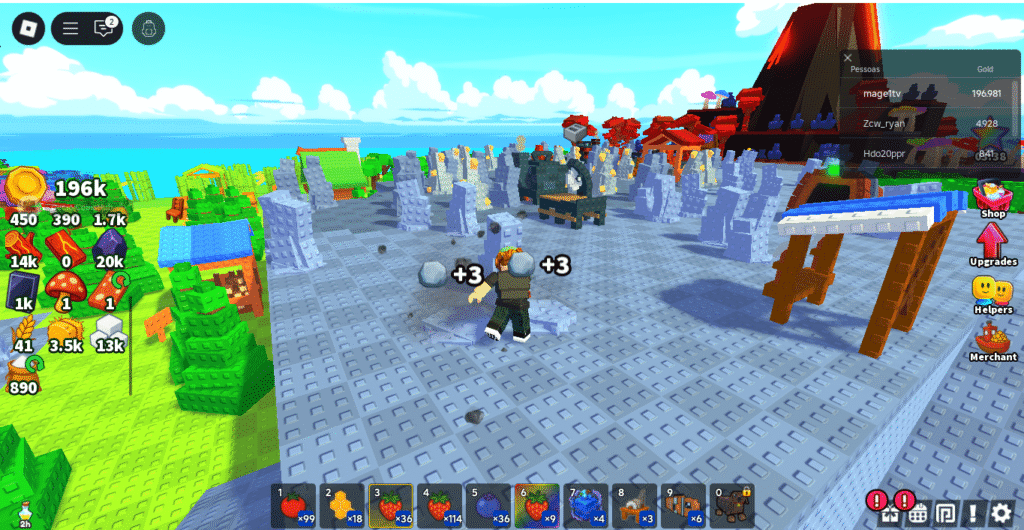
Task: Open the calendar daily rewards
Action: pos(918,513)
